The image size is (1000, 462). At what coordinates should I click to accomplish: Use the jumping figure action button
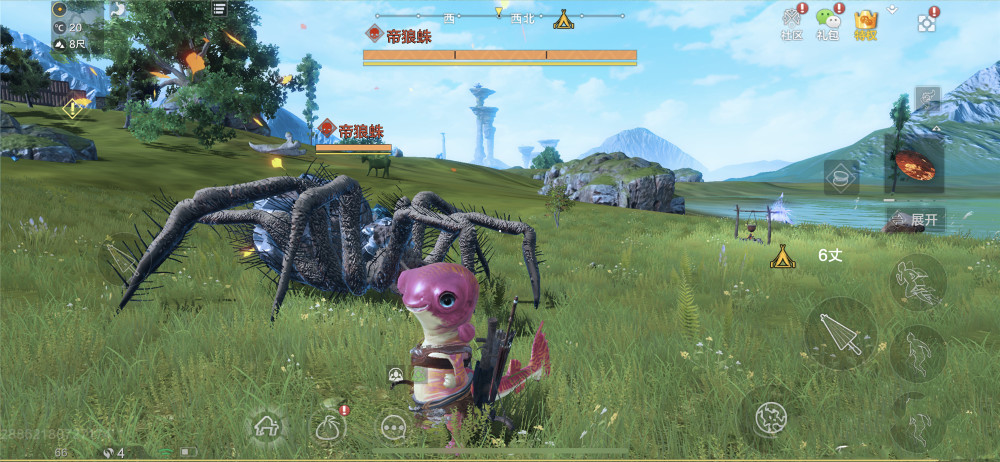pos(917,352)
